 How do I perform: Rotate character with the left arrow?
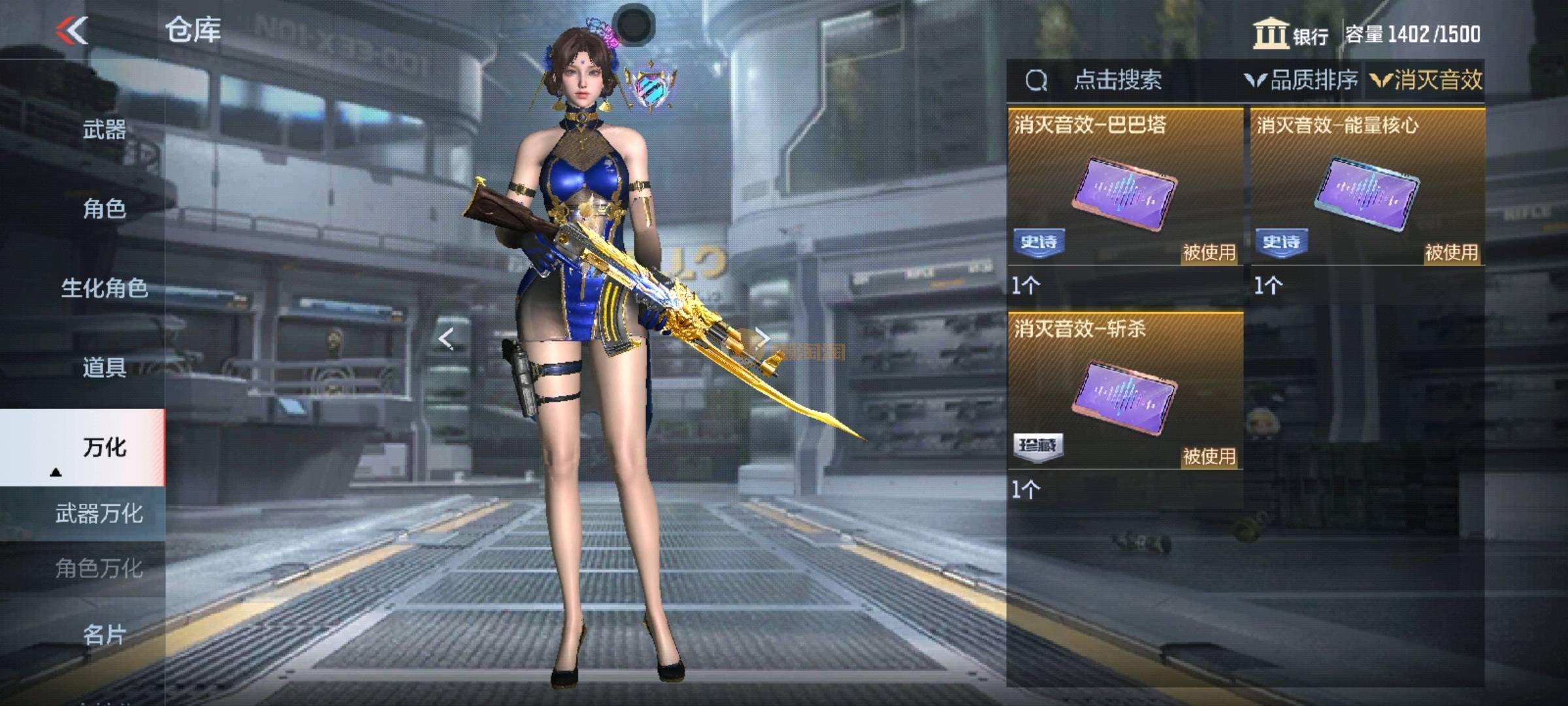[446, 339]
